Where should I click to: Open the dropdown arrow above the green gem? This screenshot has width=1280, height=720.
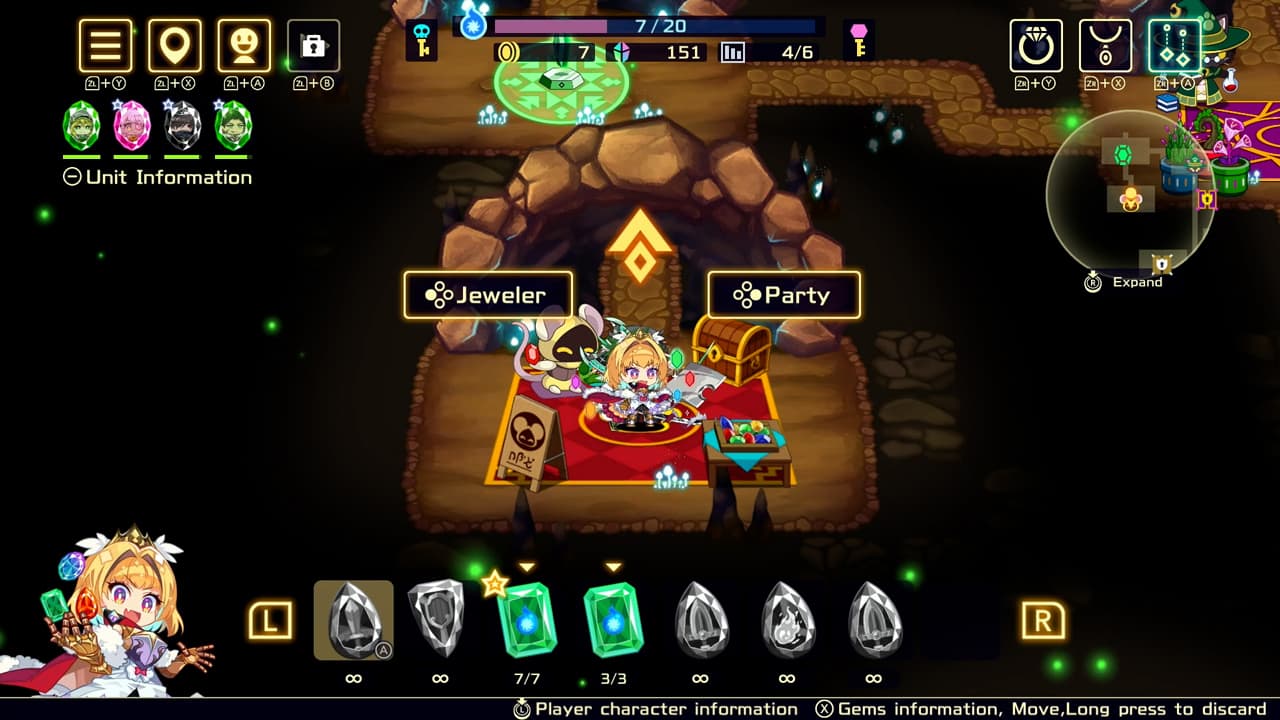tap(615, 567)
